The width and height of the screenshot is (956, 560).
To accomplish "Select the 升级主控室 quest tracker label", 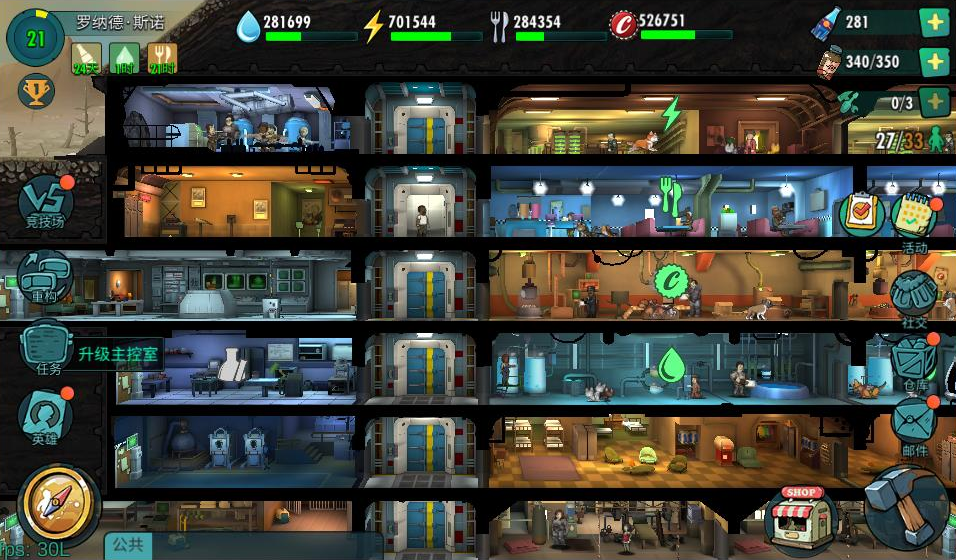I will [119, 354].
